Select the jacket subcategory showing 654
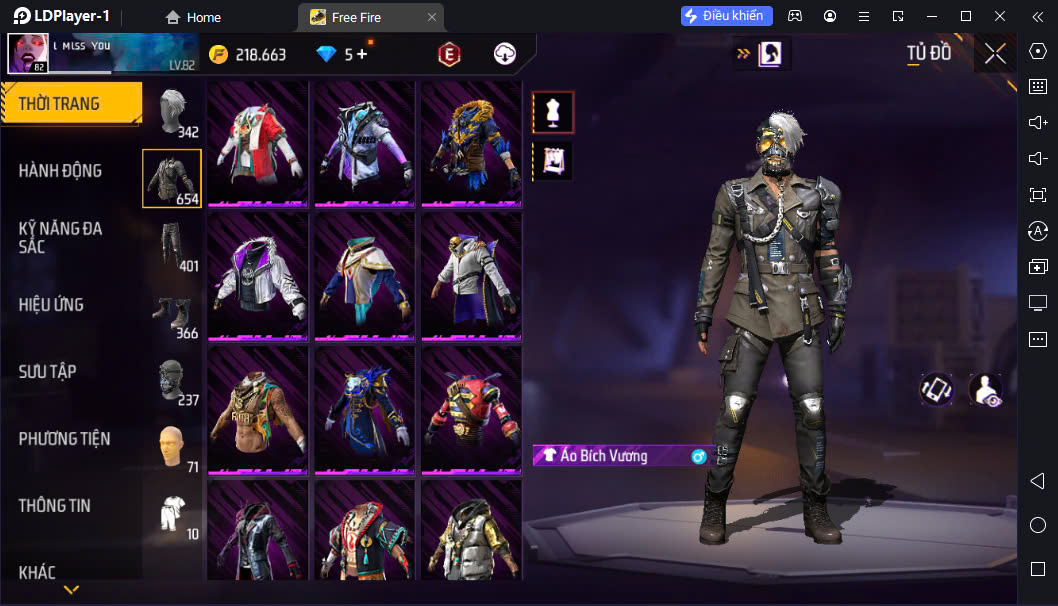 pos(172,178)
